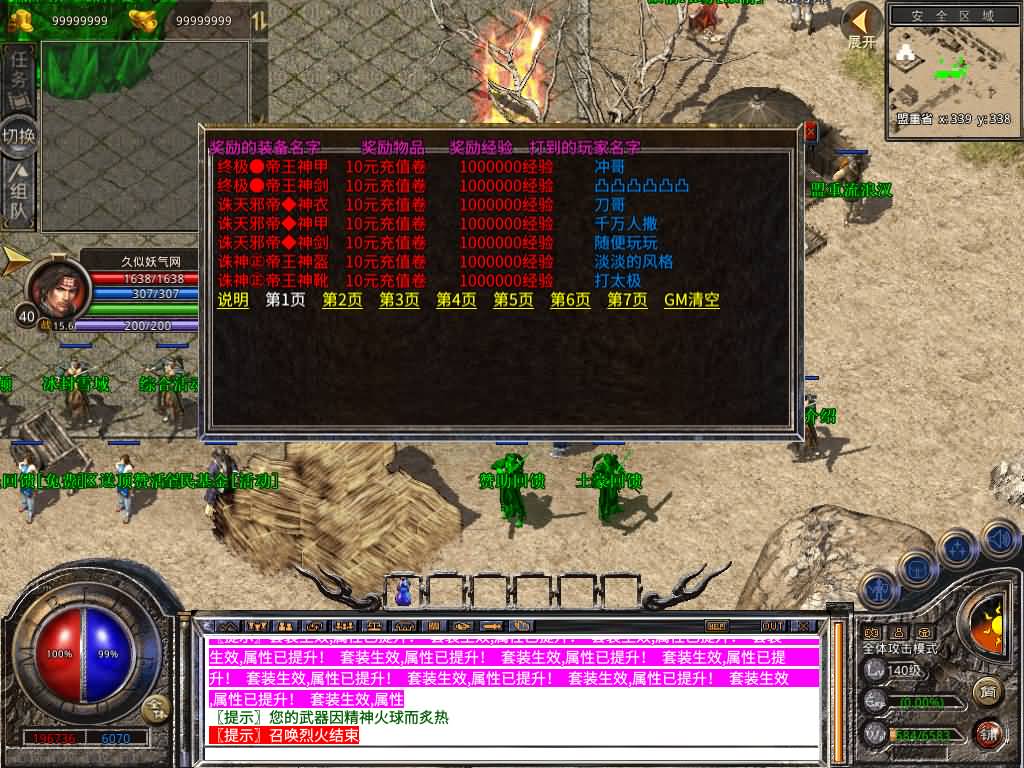Close the reward list window
Viewport: 1024px width, 768px height.
coord(810,131)
